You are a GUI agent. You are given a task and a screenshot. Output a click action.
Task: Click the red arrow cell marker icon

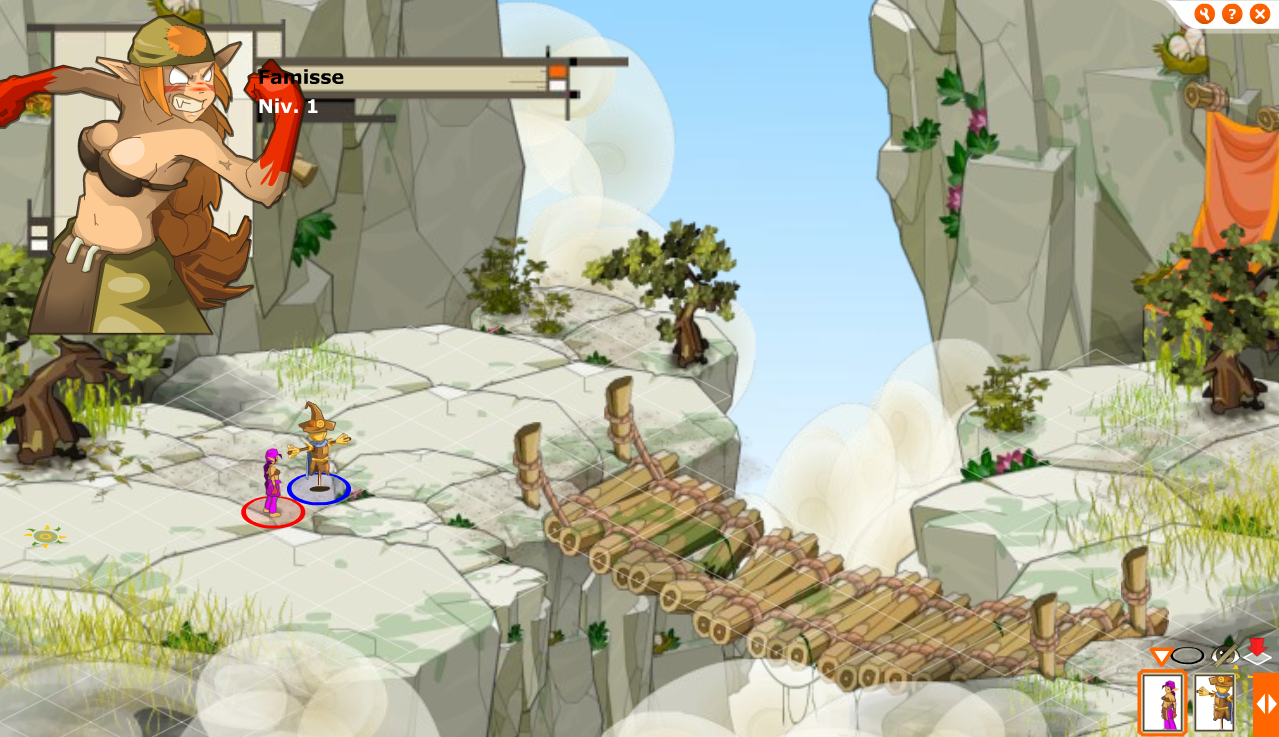pyautogui.click(x=1256, y=651)
